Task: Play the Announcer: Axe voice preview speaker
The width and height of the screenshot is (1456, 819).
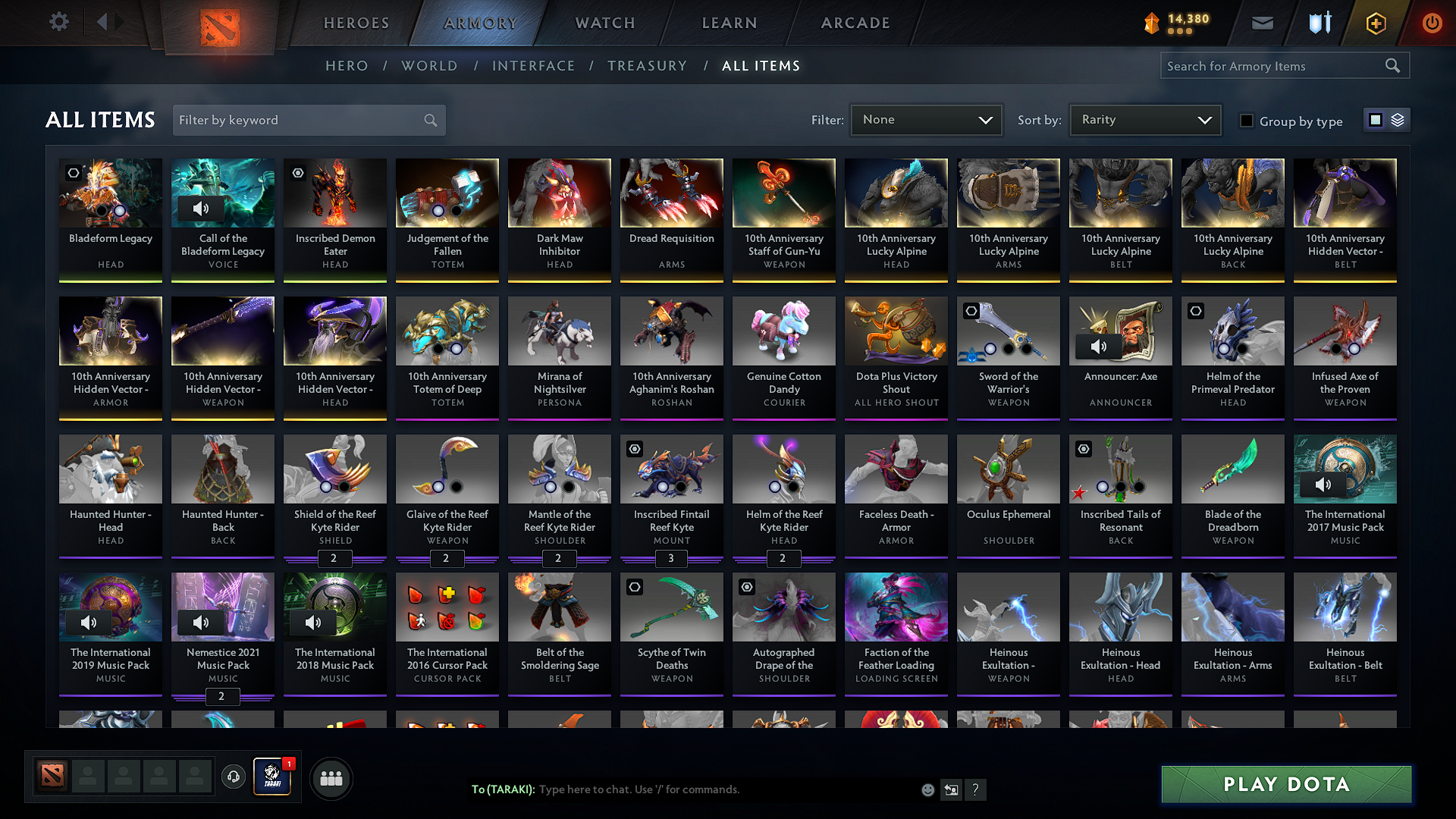Action: click(x=1099, y=347)
